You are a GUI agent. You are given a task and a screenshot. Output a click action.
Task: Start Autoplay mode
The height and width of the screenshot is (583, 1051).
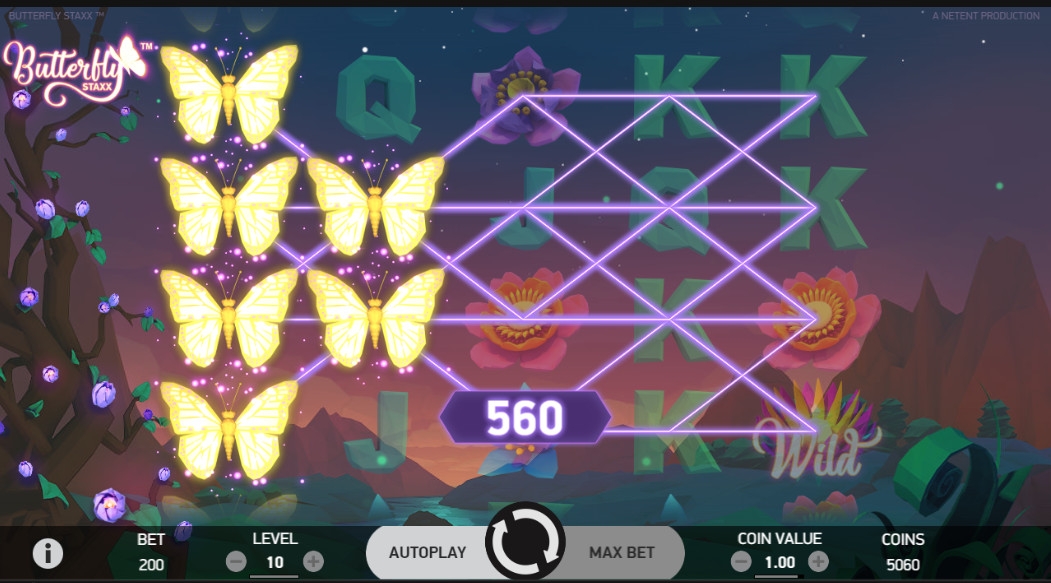click(428, 552)
